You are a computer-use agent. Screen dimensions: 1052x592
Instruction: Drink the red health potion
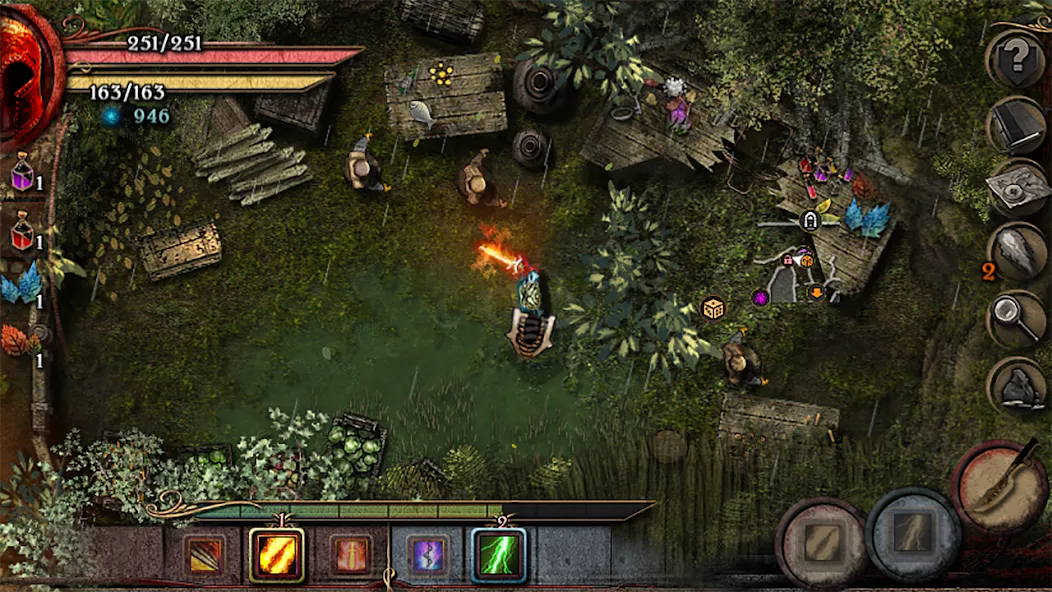tap(22, 233)
